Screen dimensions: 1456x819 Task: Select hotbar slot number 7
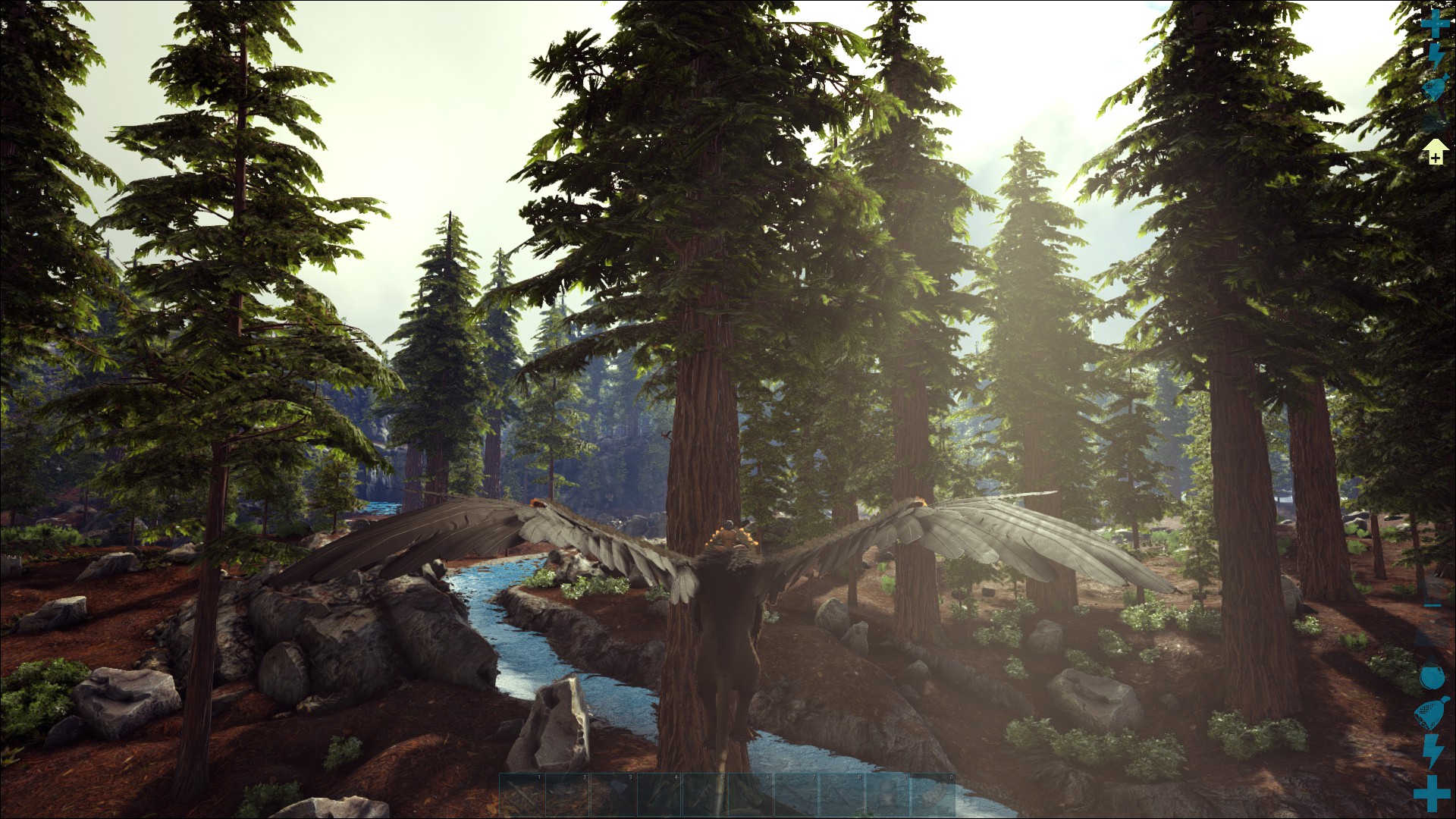click(x=795, y=794)
